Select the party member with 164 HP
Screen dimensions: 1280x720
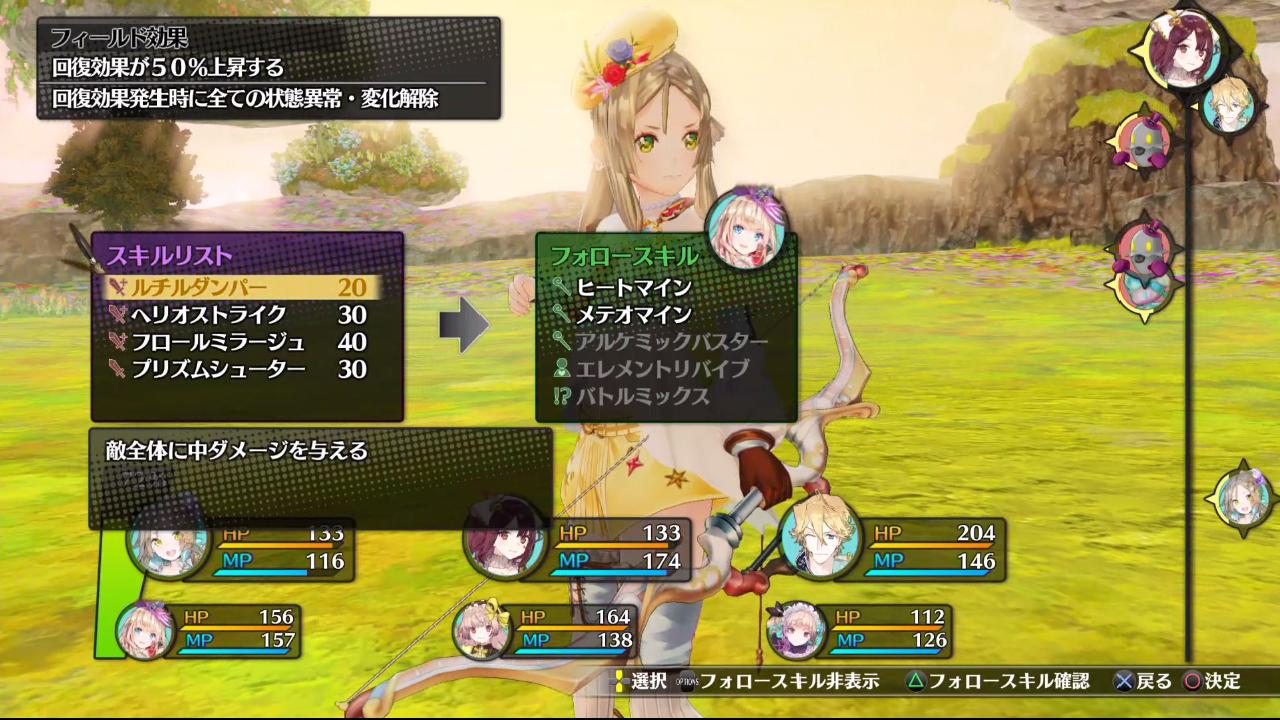[483, 630]
